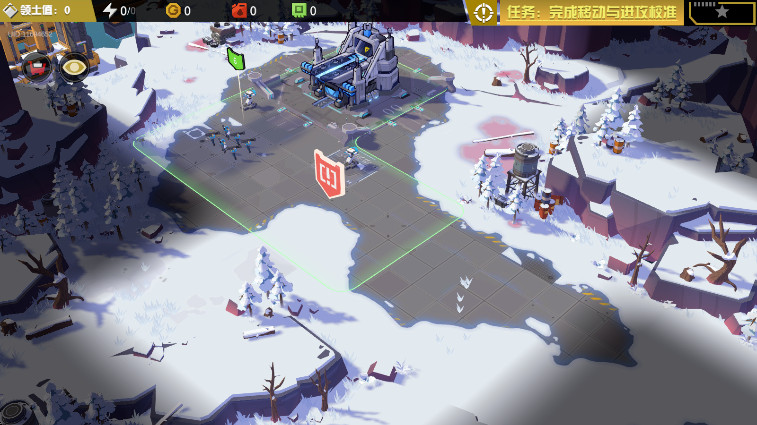Screen dimensions: 757x425
Task: Open the mission objective alert icon
Action: [484, 12]
